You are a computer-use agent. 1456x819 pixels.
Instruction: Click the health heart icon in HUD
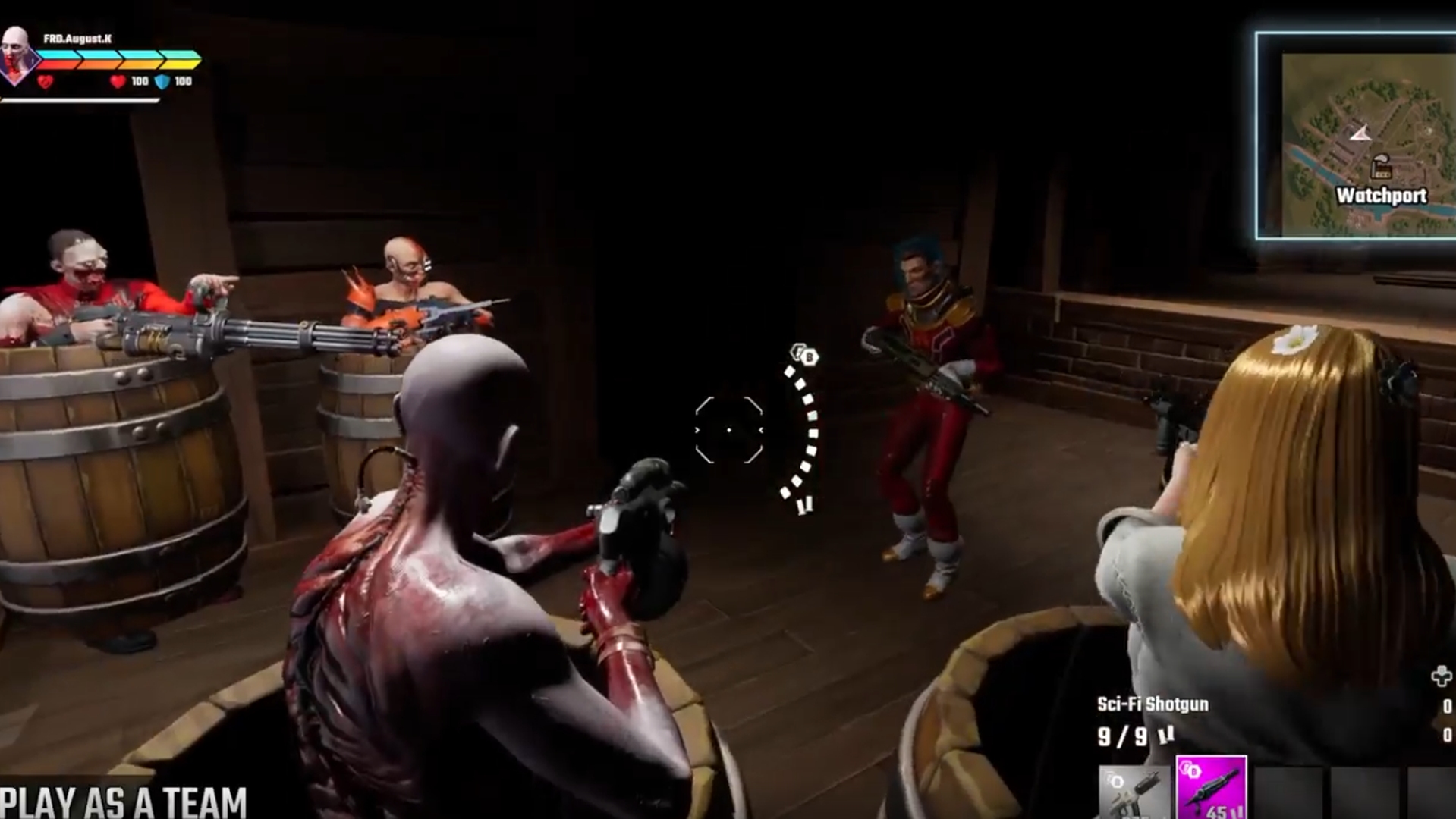[116, 81]
